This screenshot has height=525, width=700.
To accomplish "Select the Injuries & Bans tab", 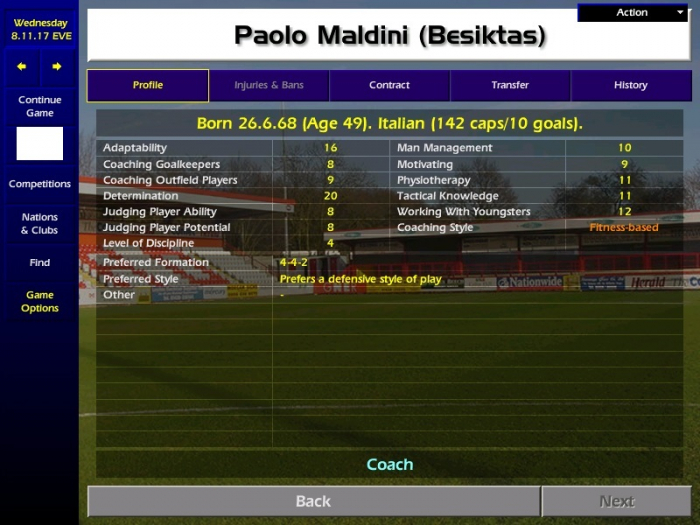I will 269,85.
